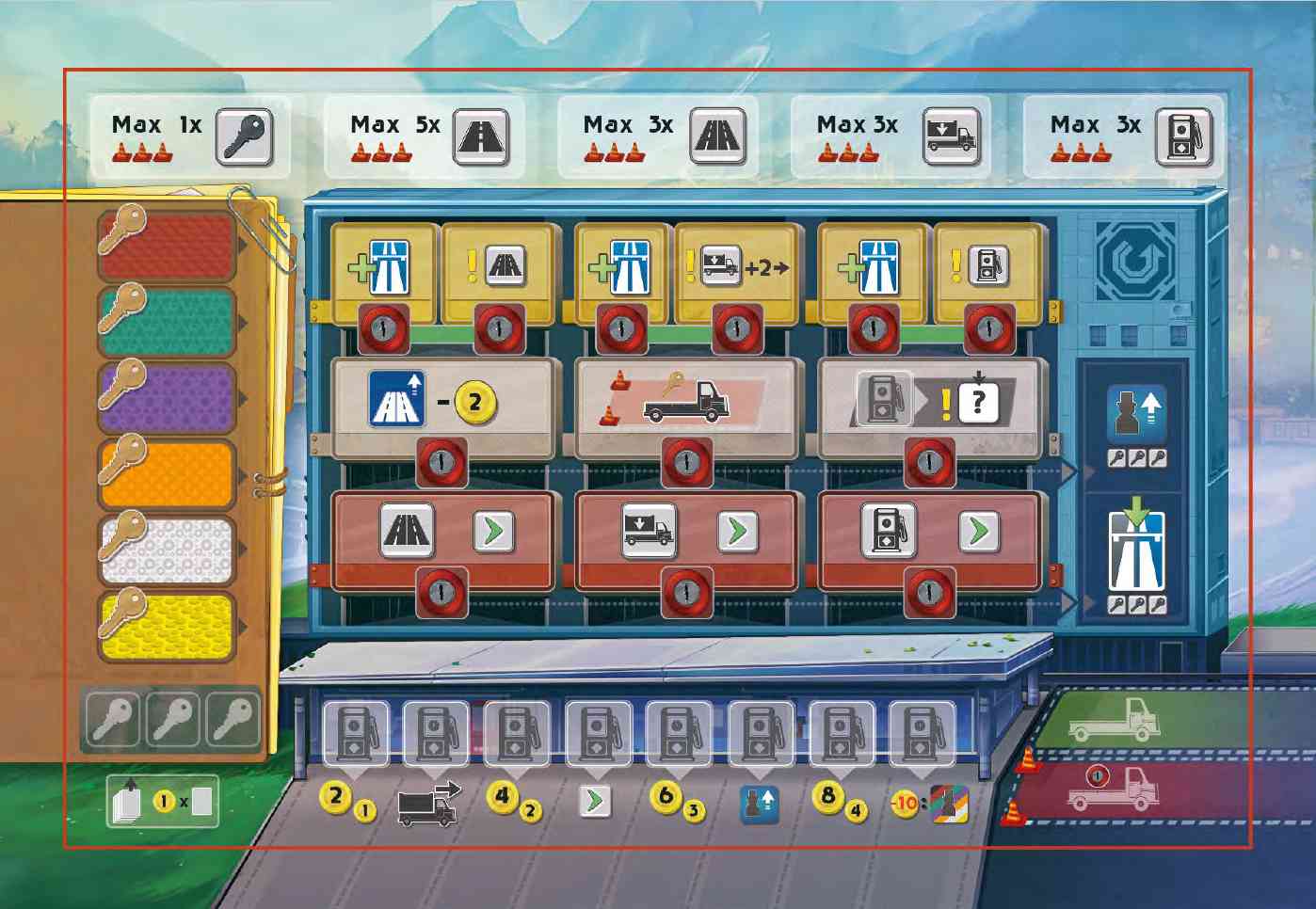Choose the red gas pump arrow tile
The image size is (1316, 909).
pyautogui.click(x=929, y=534)
